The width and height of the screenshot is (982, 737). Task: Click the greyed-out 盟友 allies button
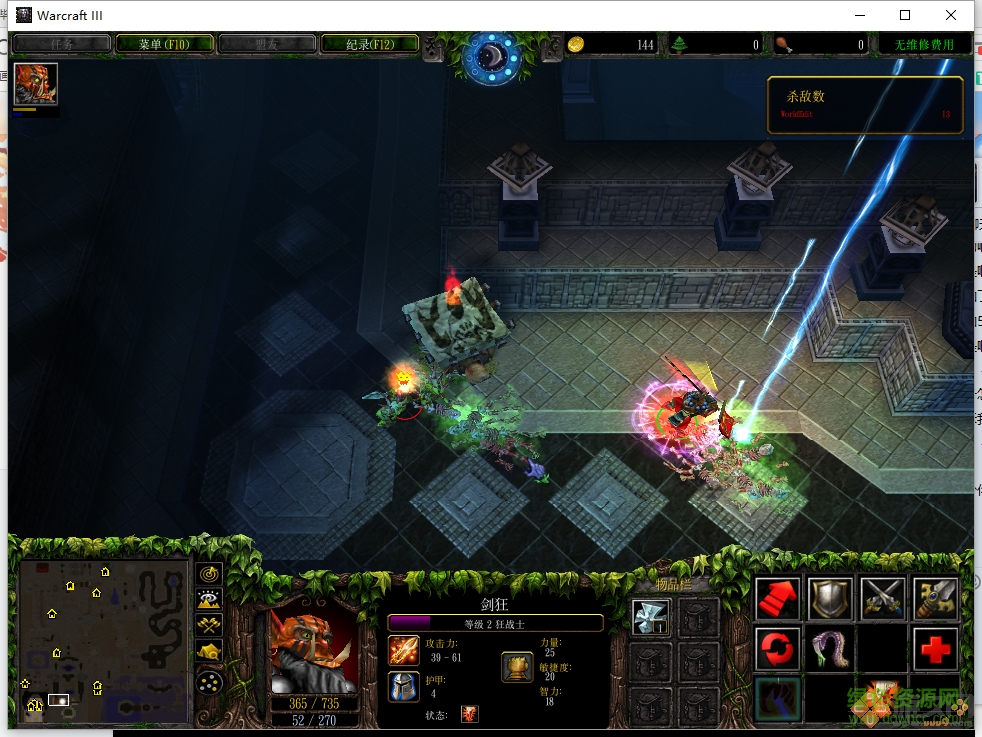point(267,44)
